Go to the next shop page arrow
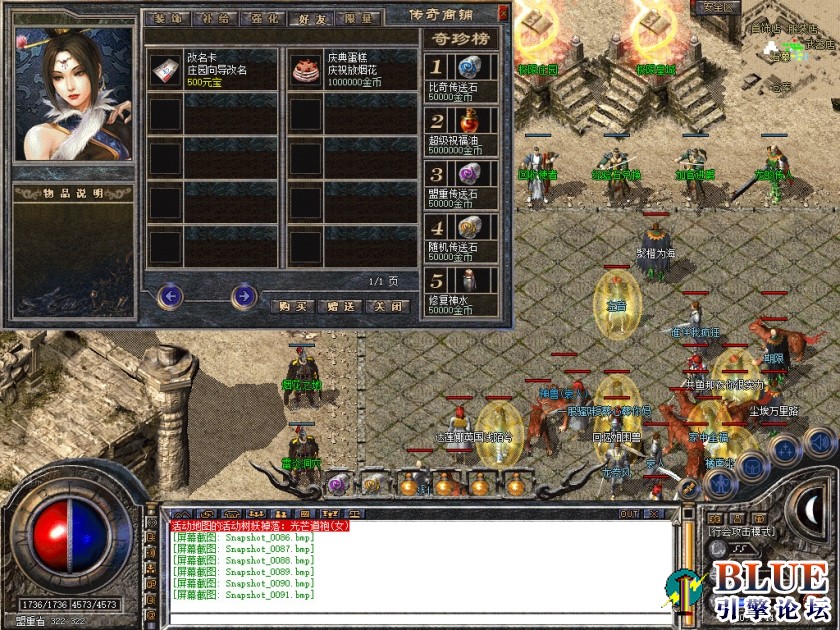The width and height of the screenshot is (840, 630). coord(243,296)
